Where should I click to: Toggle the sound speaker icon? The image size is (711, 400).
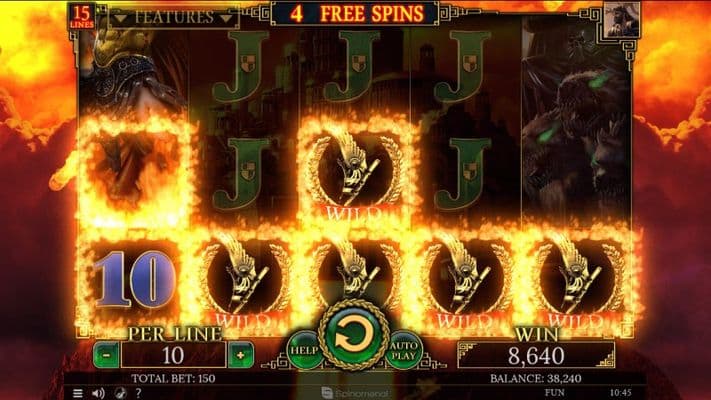pos(97,393)
